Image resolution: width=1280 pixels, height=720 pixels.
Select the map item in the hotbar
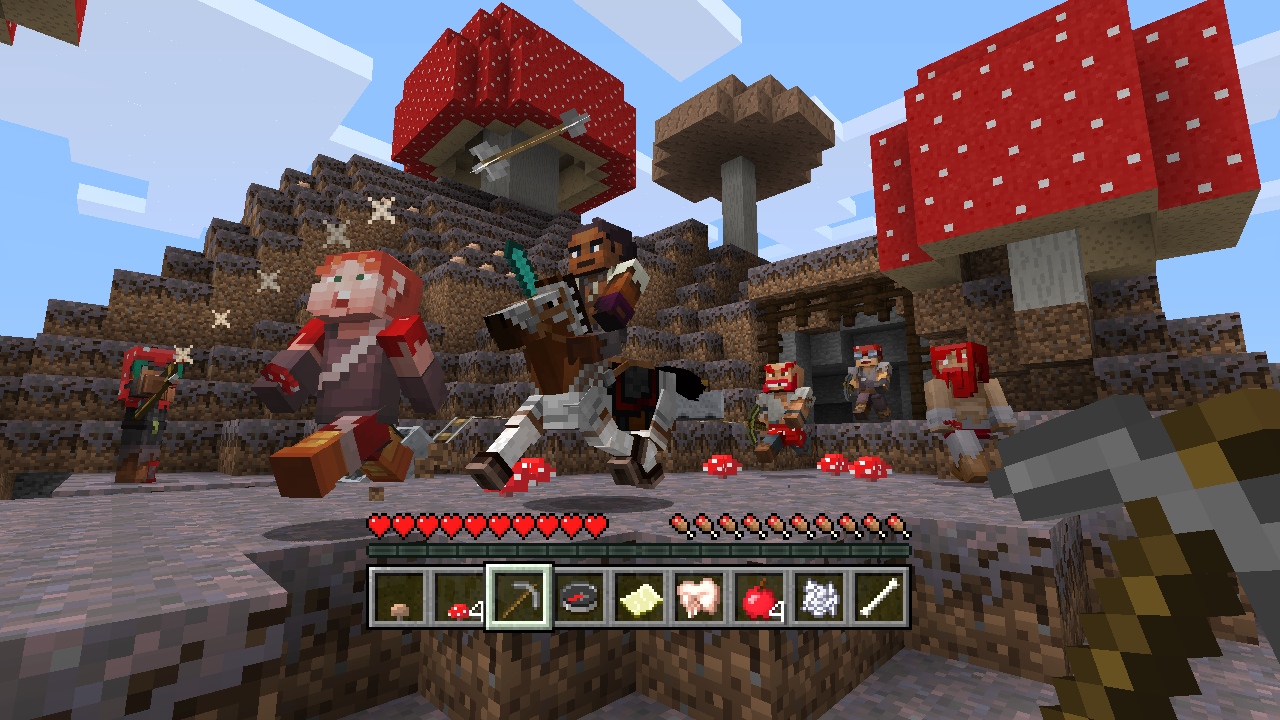[x=641, y=600]
